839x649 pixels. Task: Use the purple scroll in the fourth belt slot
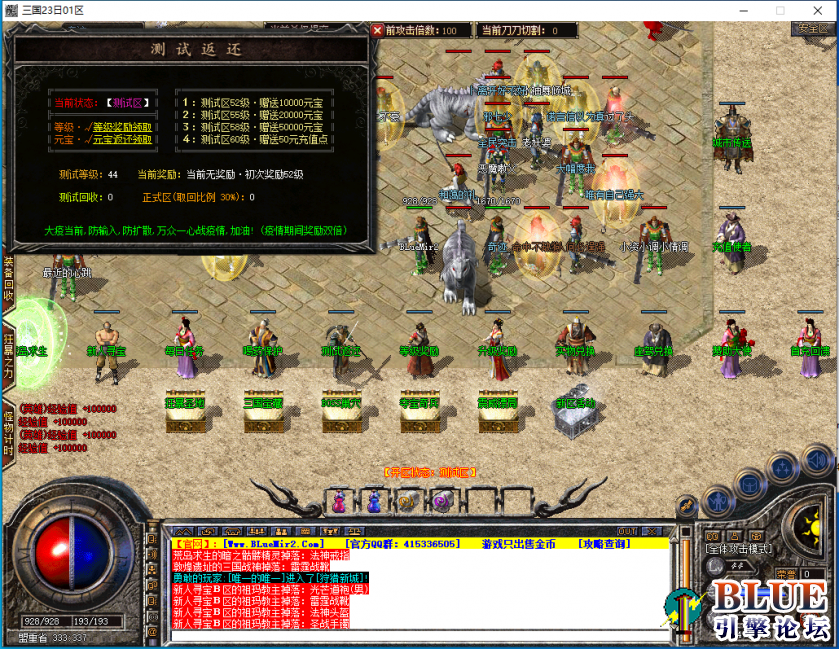pos(441,500)
